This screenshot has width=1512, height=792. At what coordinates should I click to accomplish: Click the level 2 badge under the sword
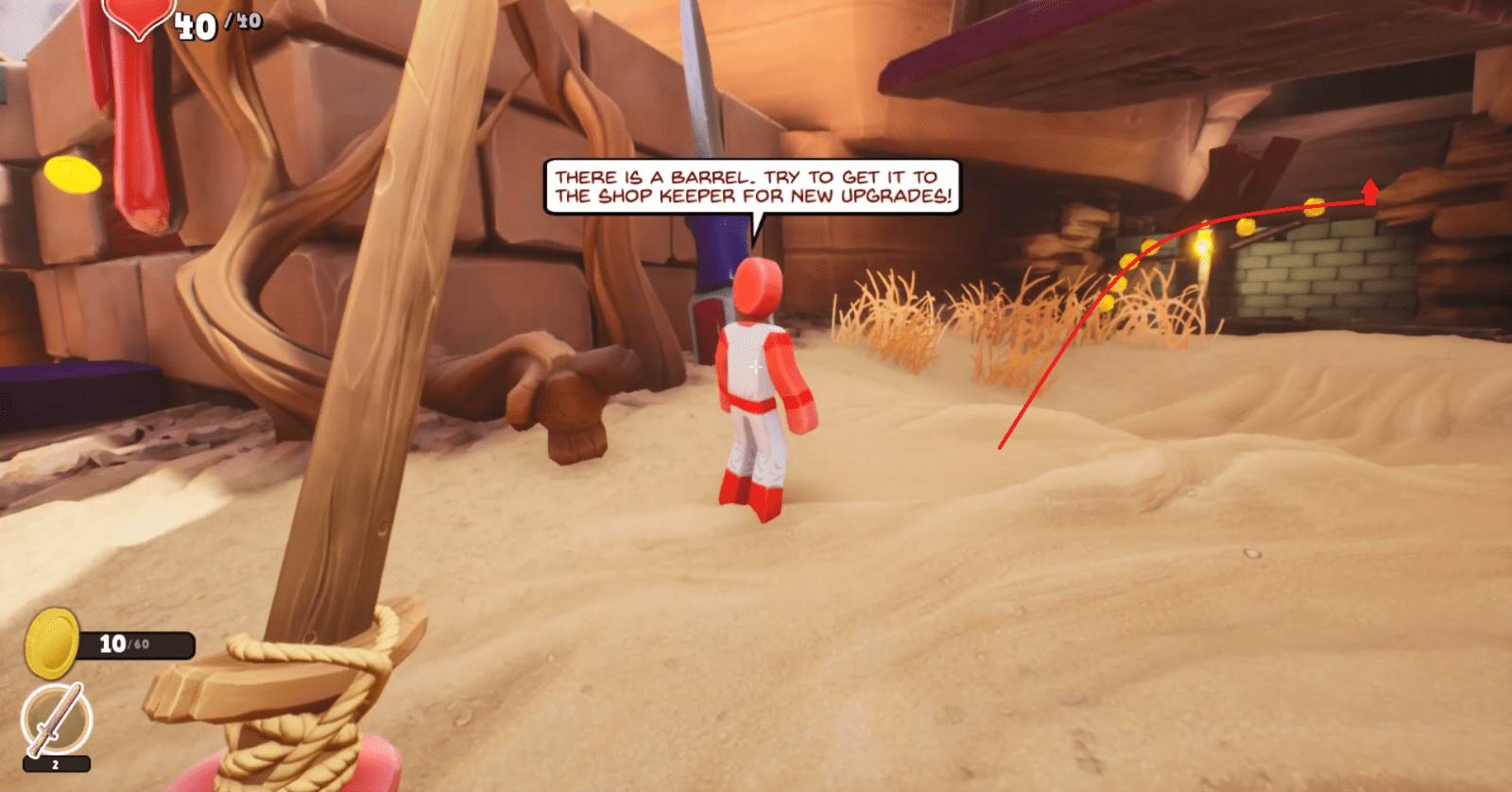[x=54, y=762]
